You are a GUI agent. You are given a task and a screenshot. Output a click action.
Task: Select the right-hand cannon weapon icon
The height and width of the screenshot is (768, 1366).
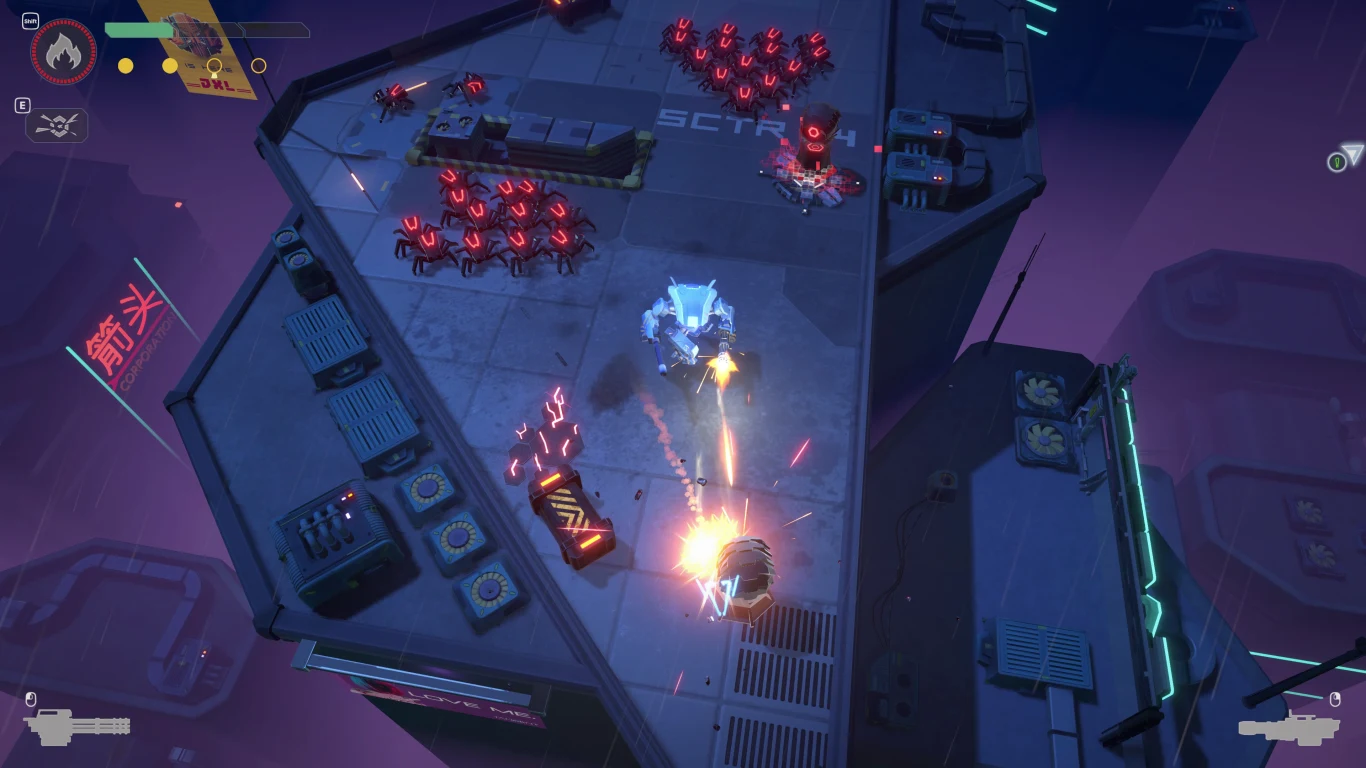pyautogui.click(x=1288, y=727)
